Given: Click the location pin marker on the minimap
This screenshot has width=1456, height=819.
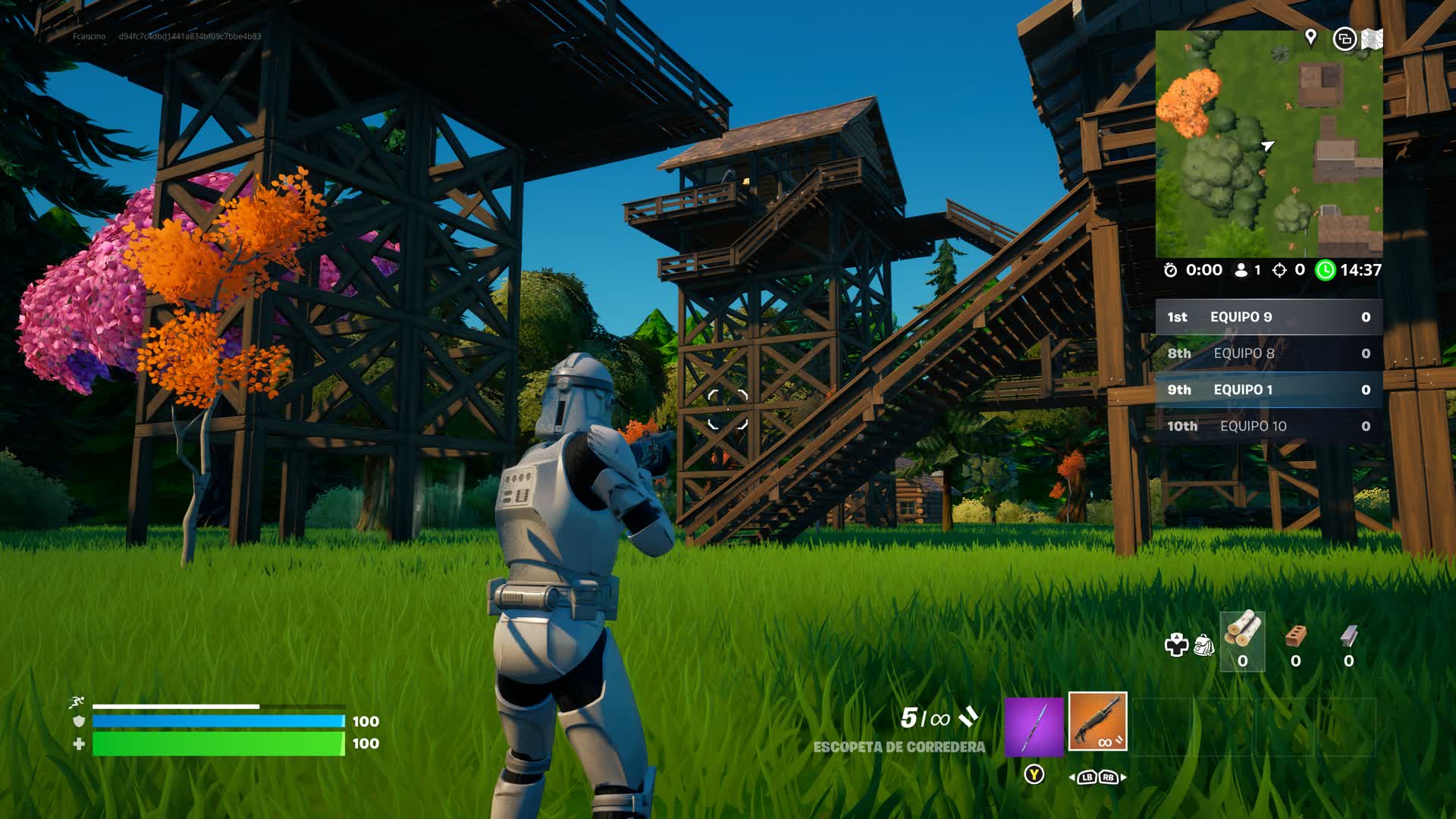Looking at the screenshot, I should click(x=1310, y=36).
